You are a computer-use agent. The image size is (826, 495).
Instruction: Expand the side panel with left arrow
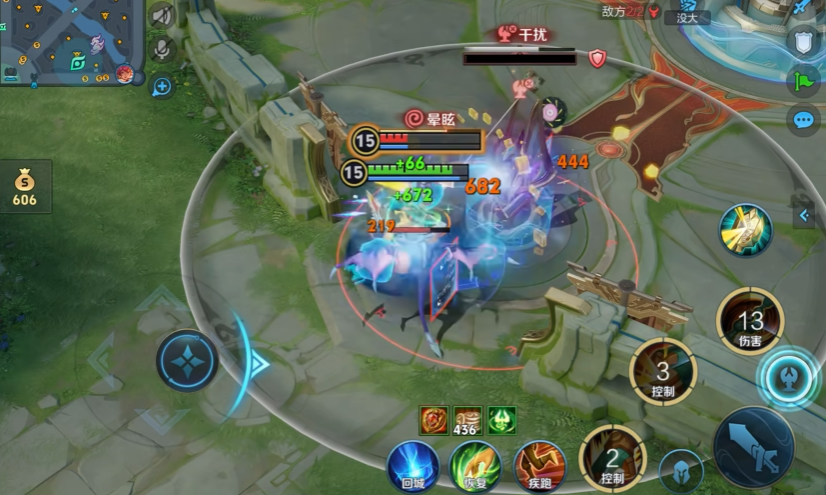(804, 215)
